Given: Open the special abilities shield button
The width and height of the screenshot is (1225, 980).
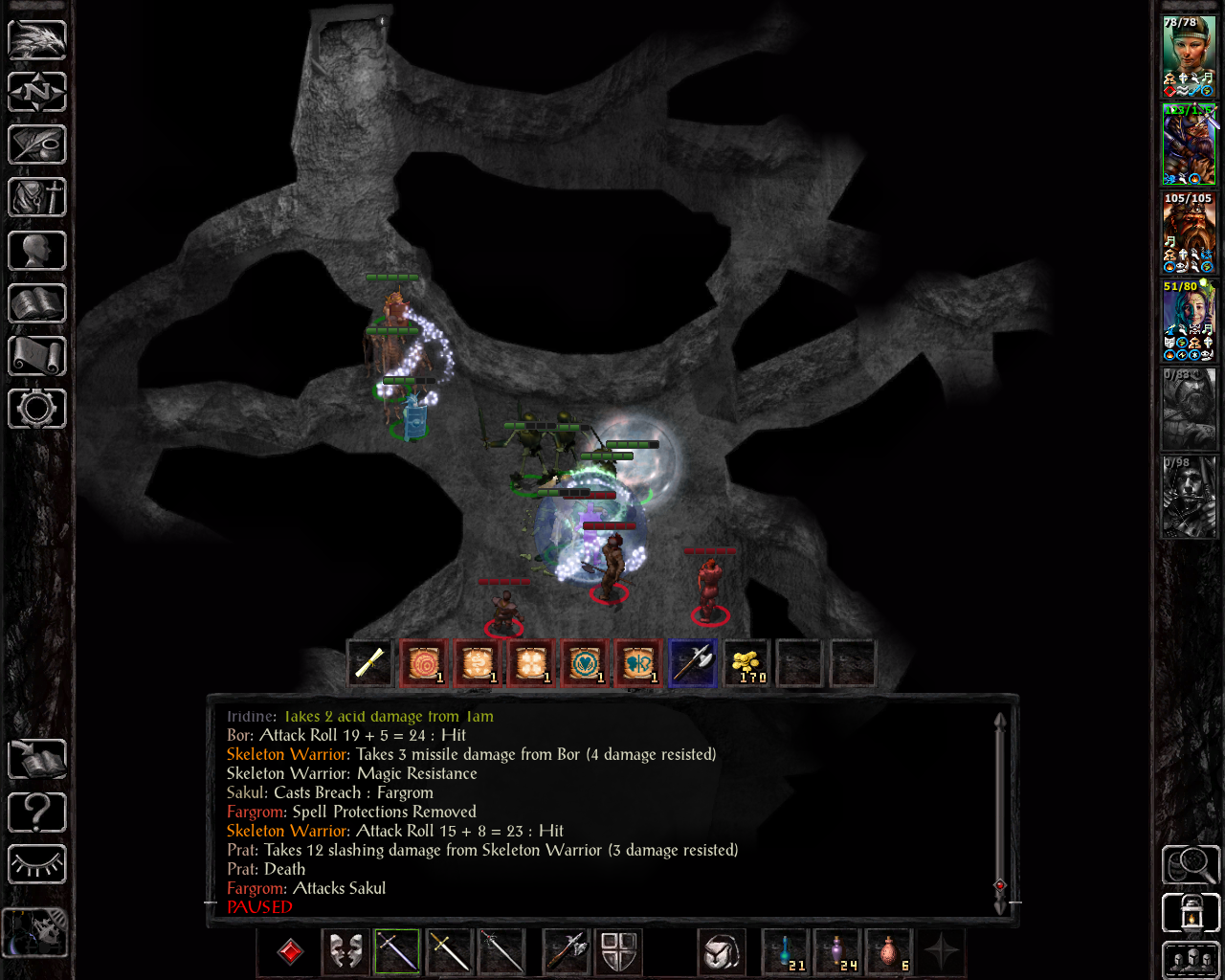Looking at the screenshot, I should point(619,951).
